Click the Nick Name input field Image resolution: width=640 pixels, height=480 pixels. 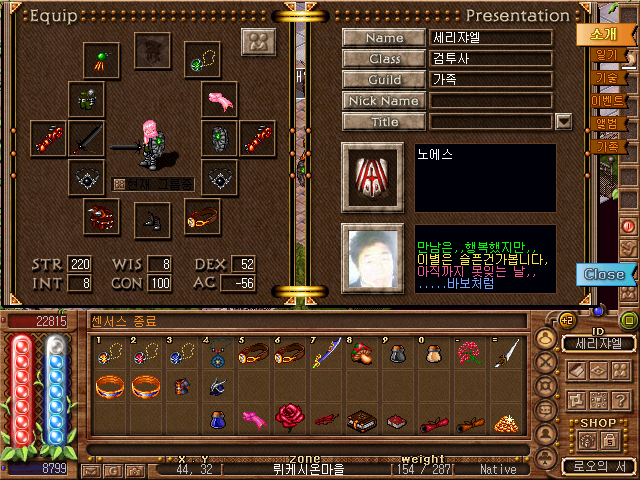491,101
